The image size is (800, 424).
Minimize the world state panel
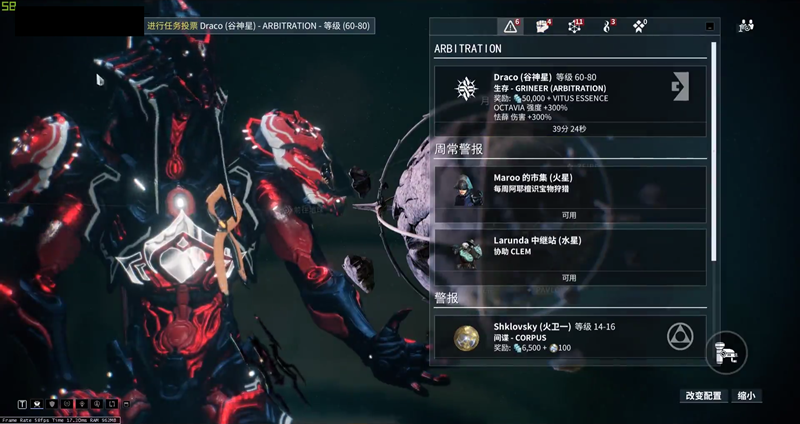710,27
